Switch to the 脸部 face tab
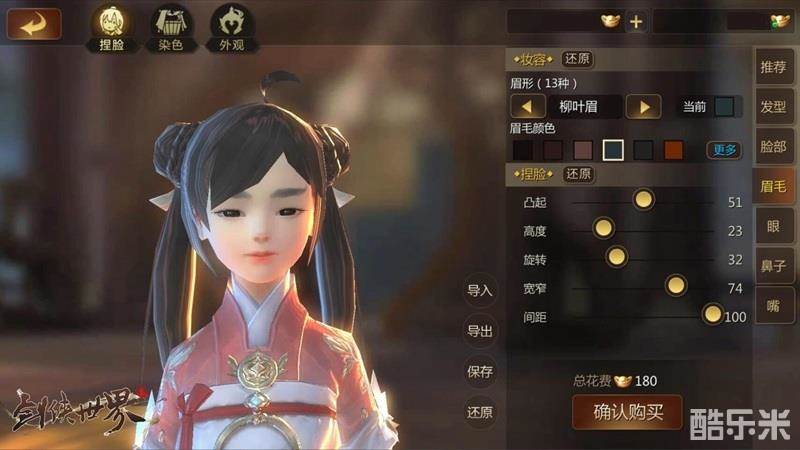The image size is (800, 450). [x=773, y=146]
